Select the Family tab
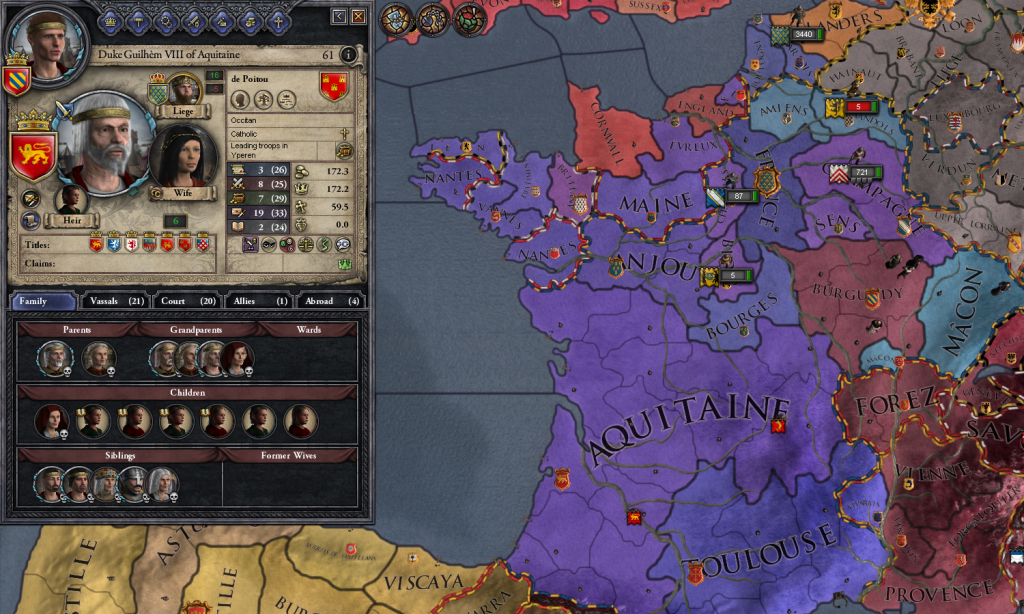Viewport: 1024px width, 614px height. tap(44, 301)
